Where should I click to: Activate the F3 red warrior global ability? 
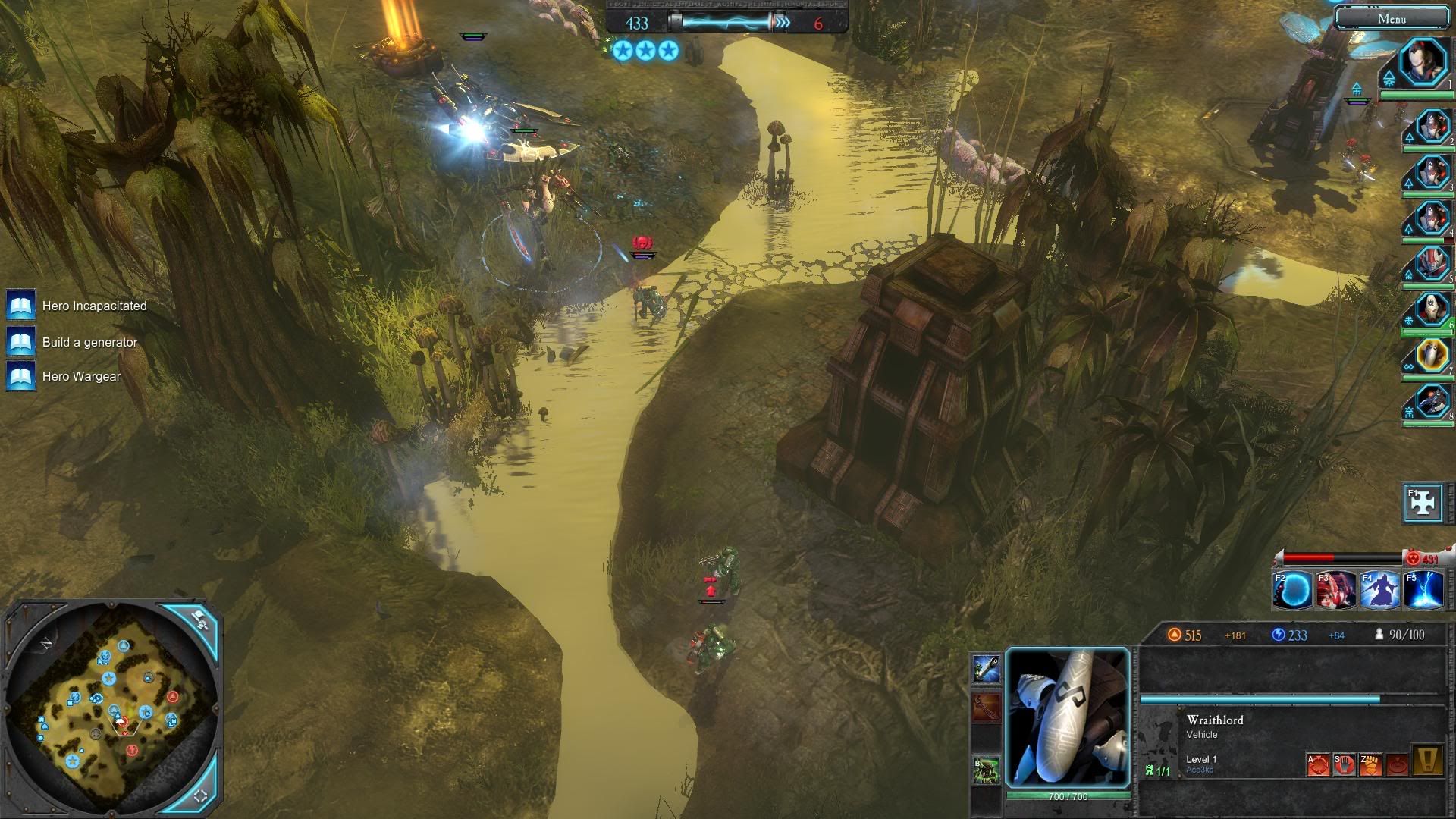coord(1335,590)
